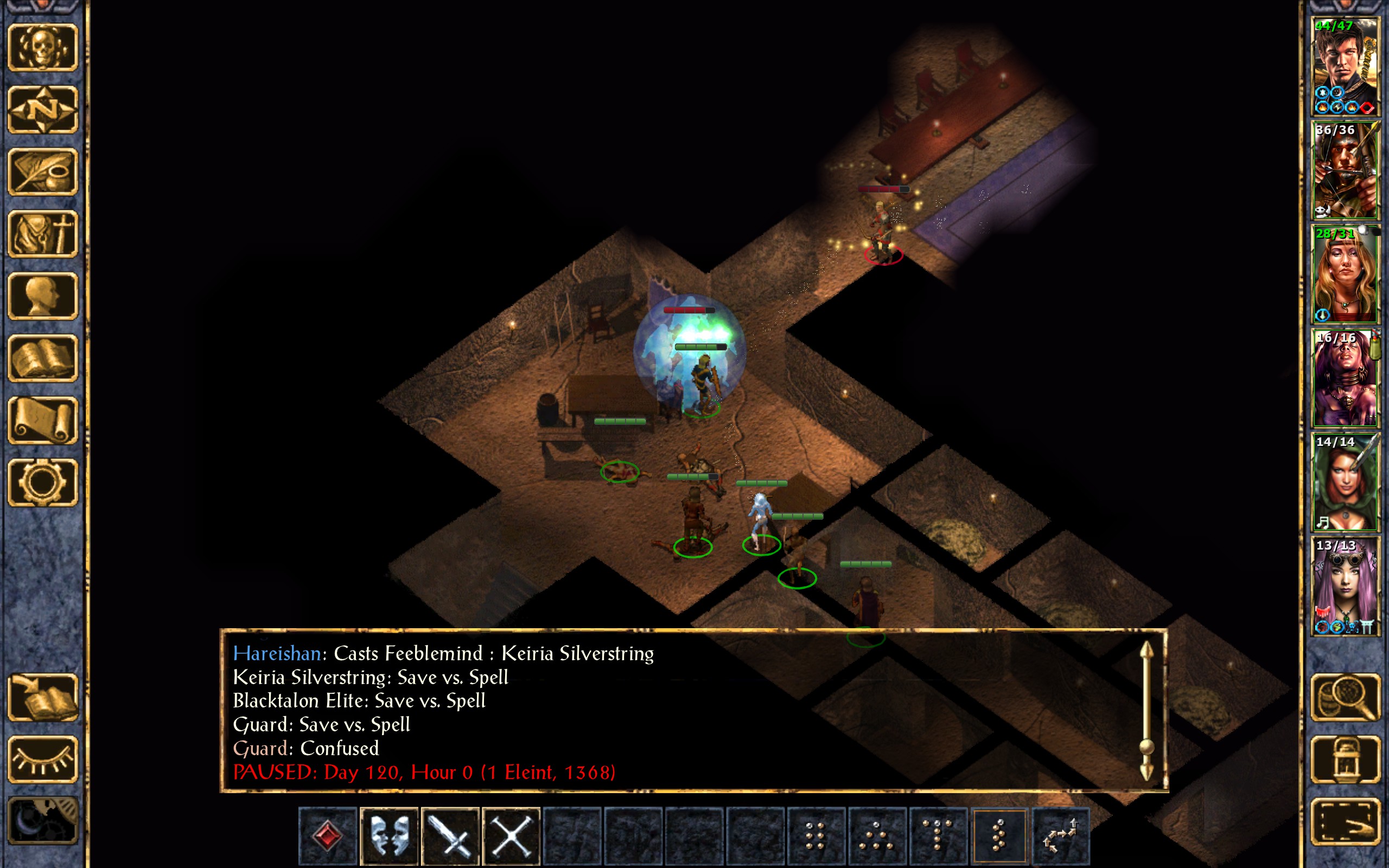The height and width of the screenshot is (868, 1389).
Task: Open the mage spellbook
Action: pos(42,358)
